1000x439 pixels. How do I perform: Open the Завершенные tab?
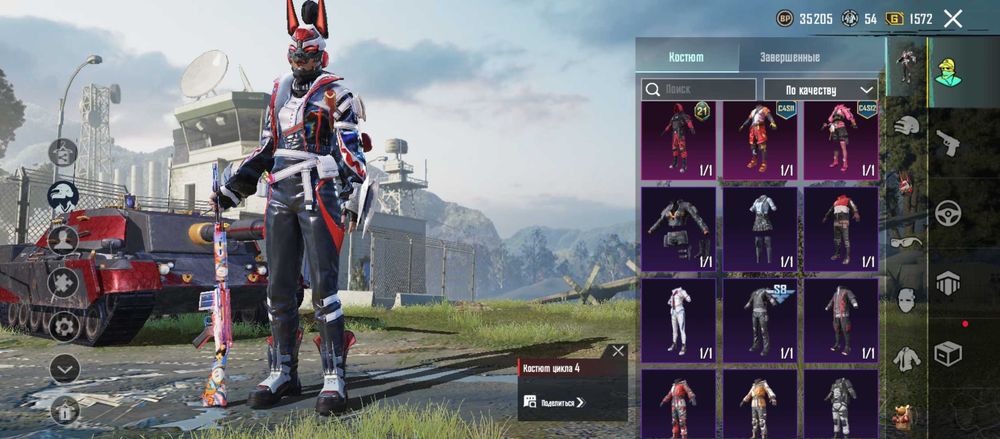coord(790,57)
